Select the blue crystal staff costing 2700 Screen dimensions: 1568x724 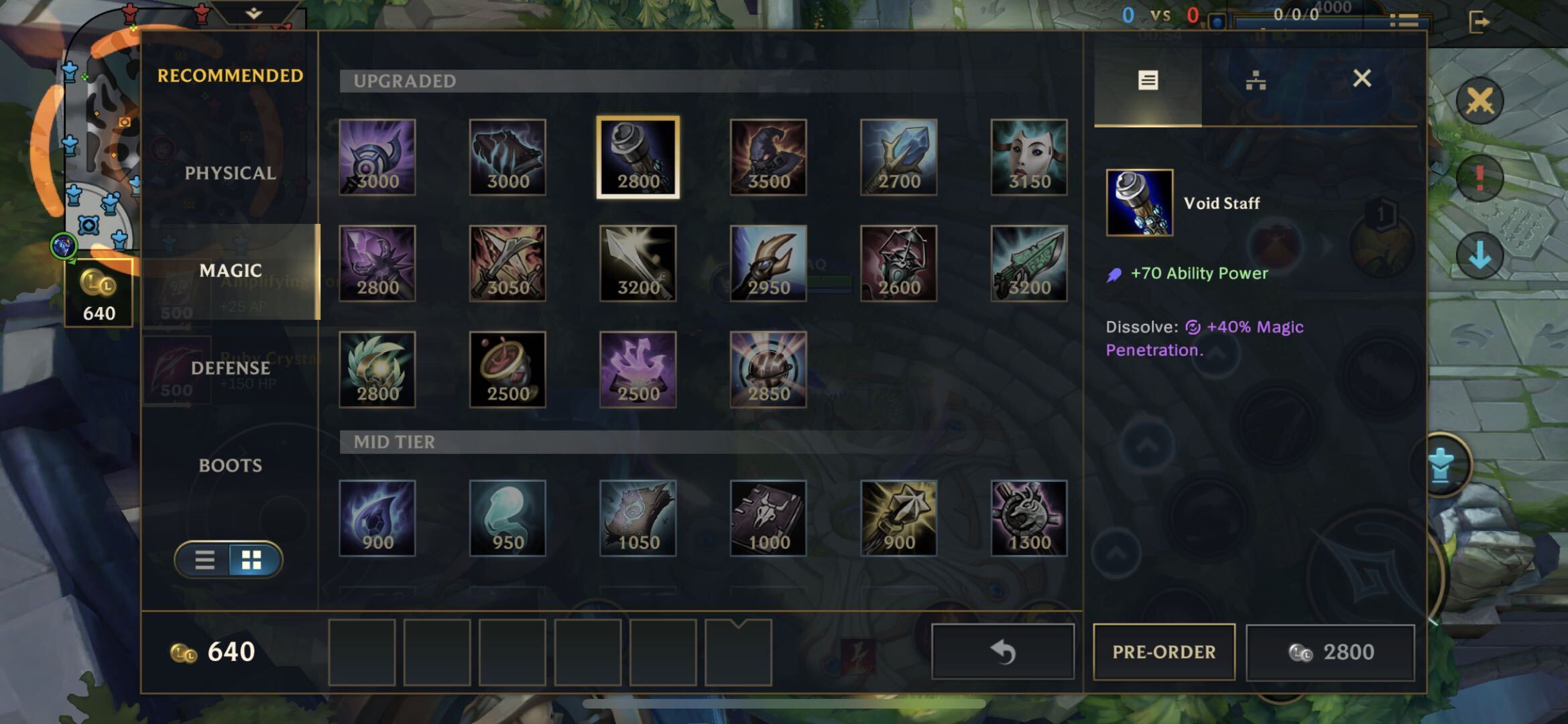tap(898, 158)
